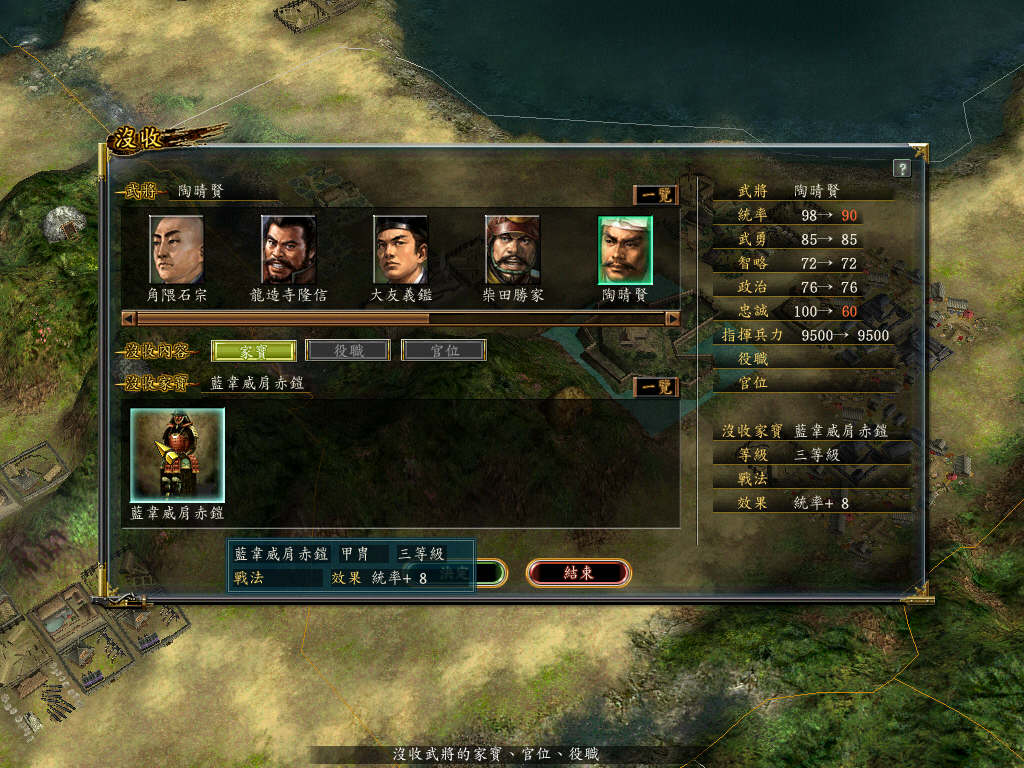Image resolution: width=1024 pixels, height=768 pixels.
Task: Pick the 大友義鑑 portrait
Action: pyautogui.click(x=400, y=250)
